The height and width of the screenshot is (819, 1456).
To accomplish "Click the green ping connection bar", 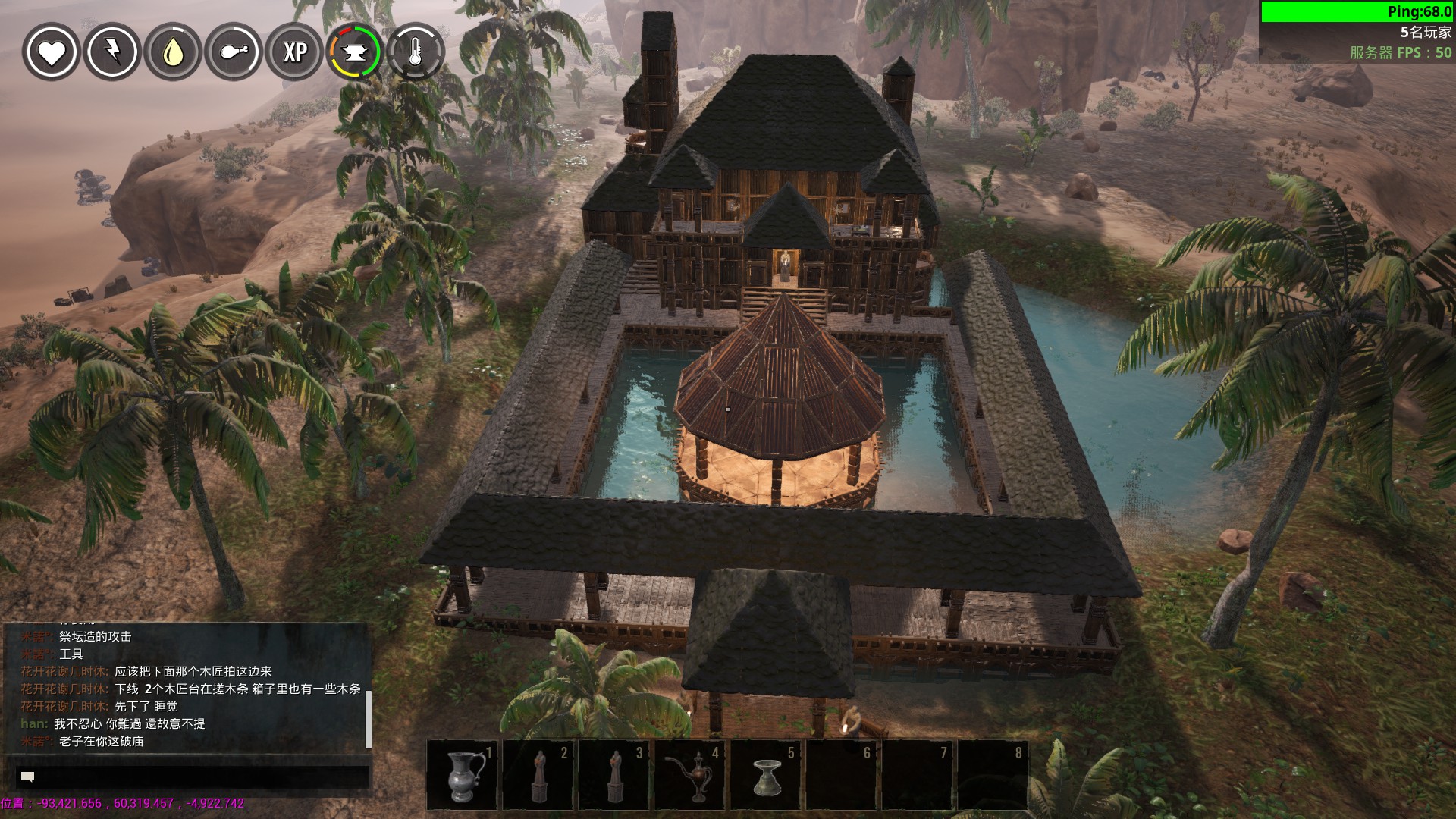I will (x=1357, y=11).
